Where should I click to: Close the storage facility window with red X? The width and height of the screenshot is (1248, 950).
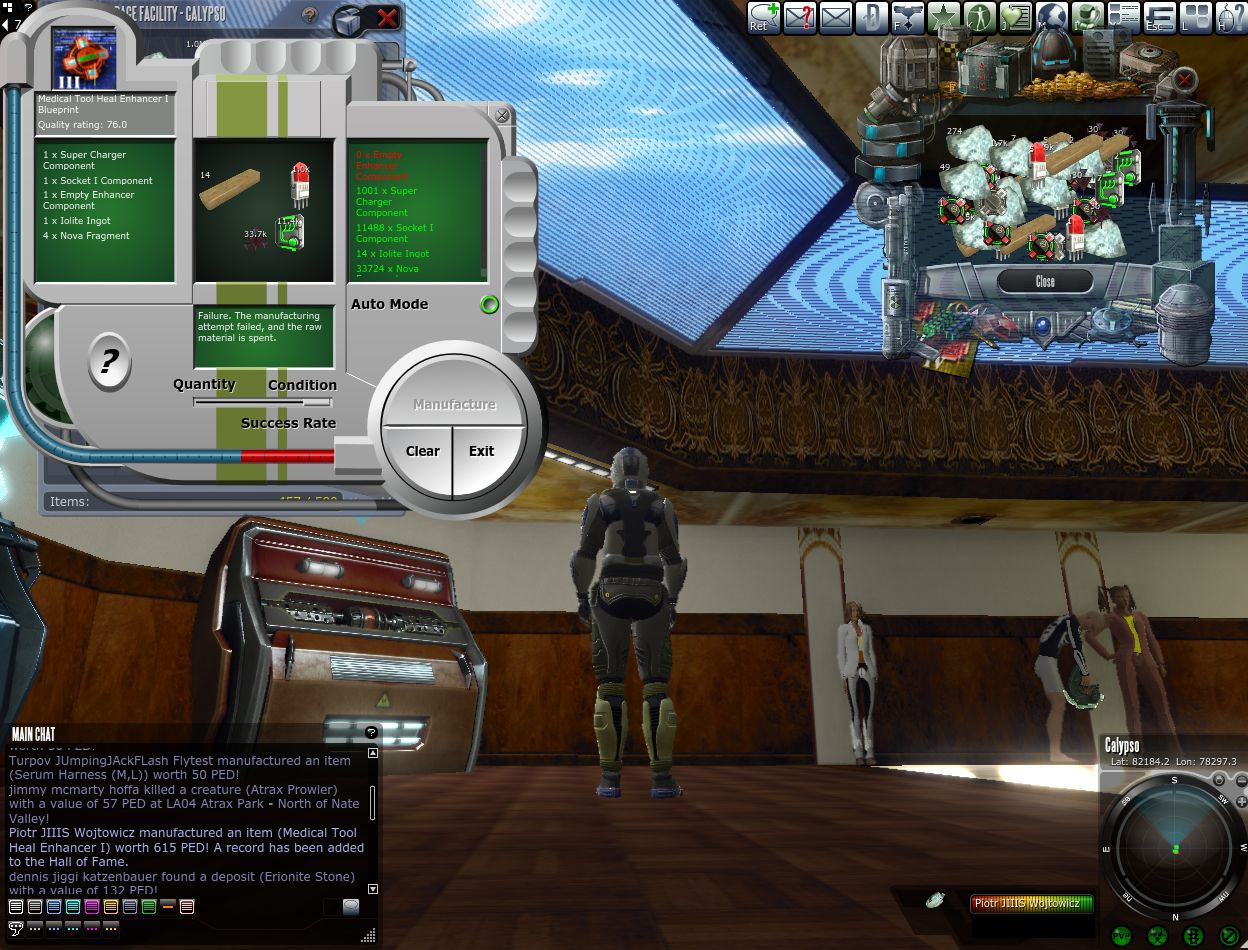(387, 17)
